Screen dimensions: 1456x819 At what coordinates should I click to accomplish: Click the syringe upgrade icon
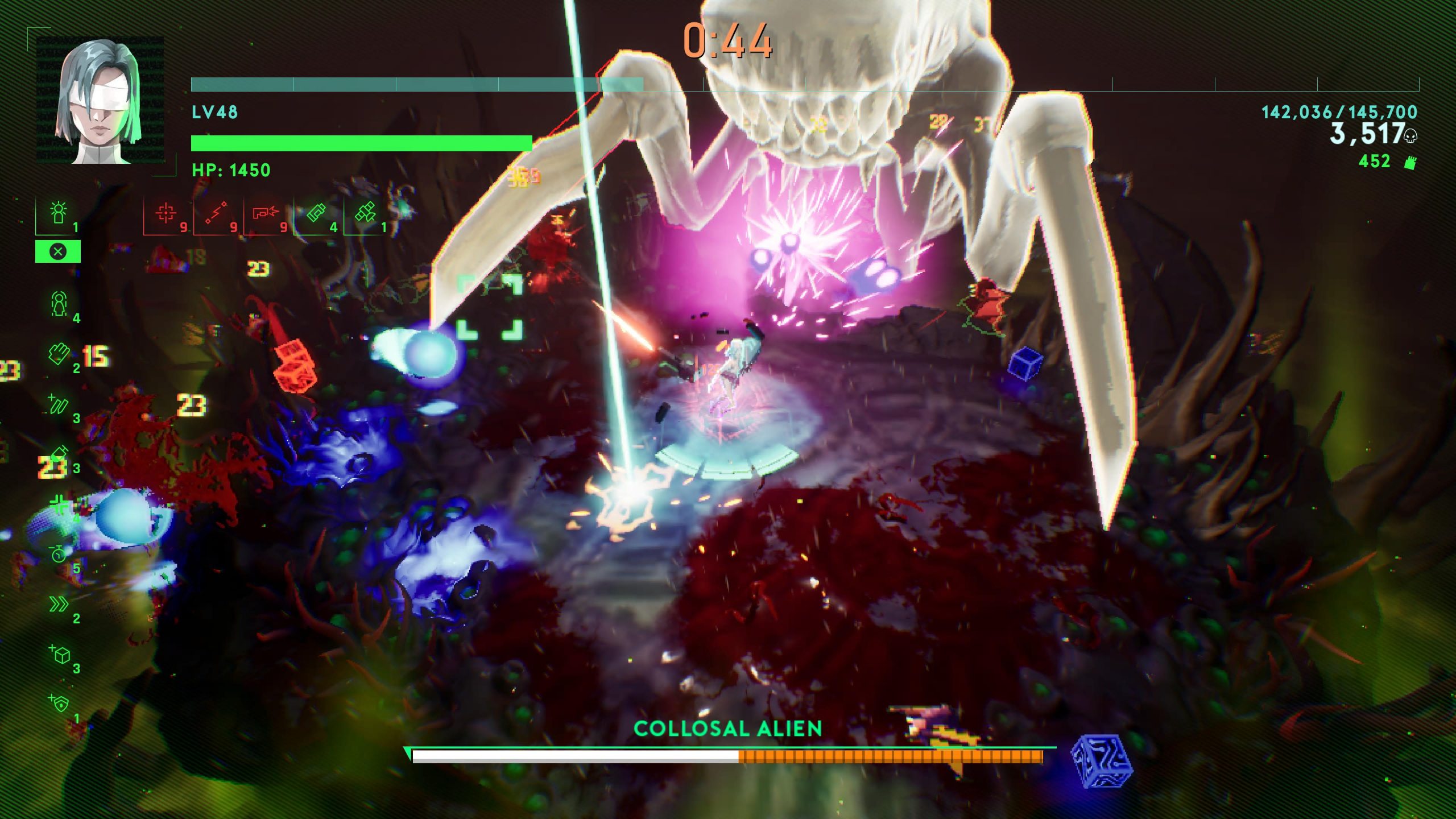[x=59, y=454]
